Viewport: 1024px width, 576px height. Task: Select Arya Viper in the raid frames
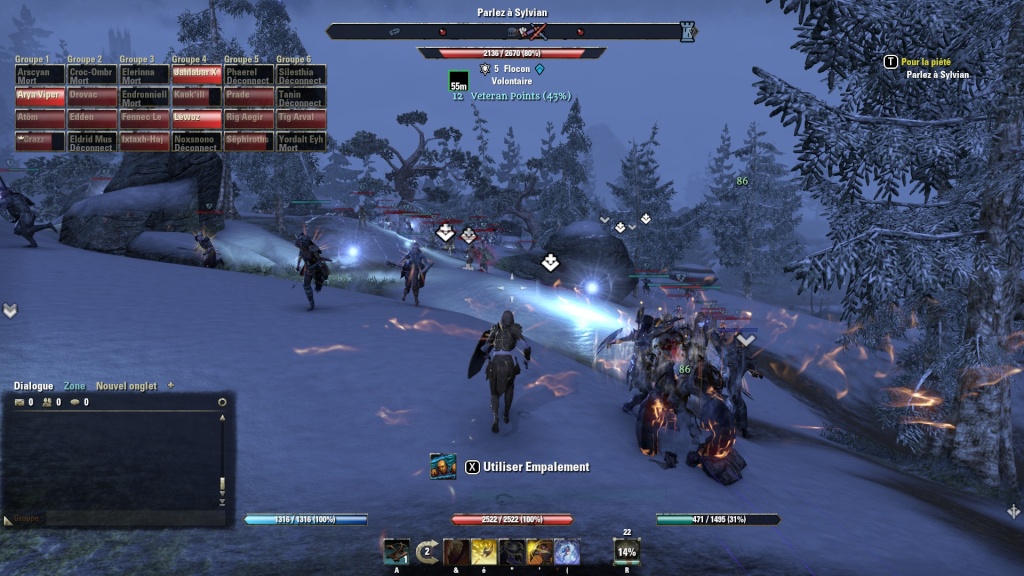(40, 96)
